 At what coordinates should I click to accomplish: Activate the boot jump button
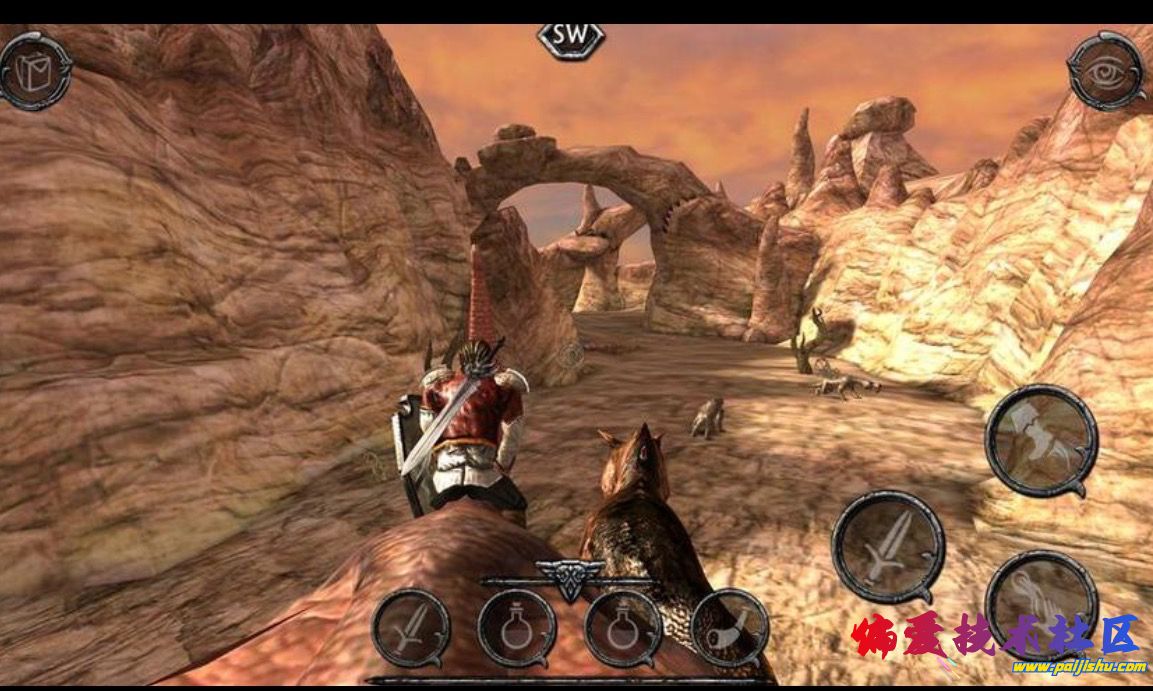pos(1041,440)
